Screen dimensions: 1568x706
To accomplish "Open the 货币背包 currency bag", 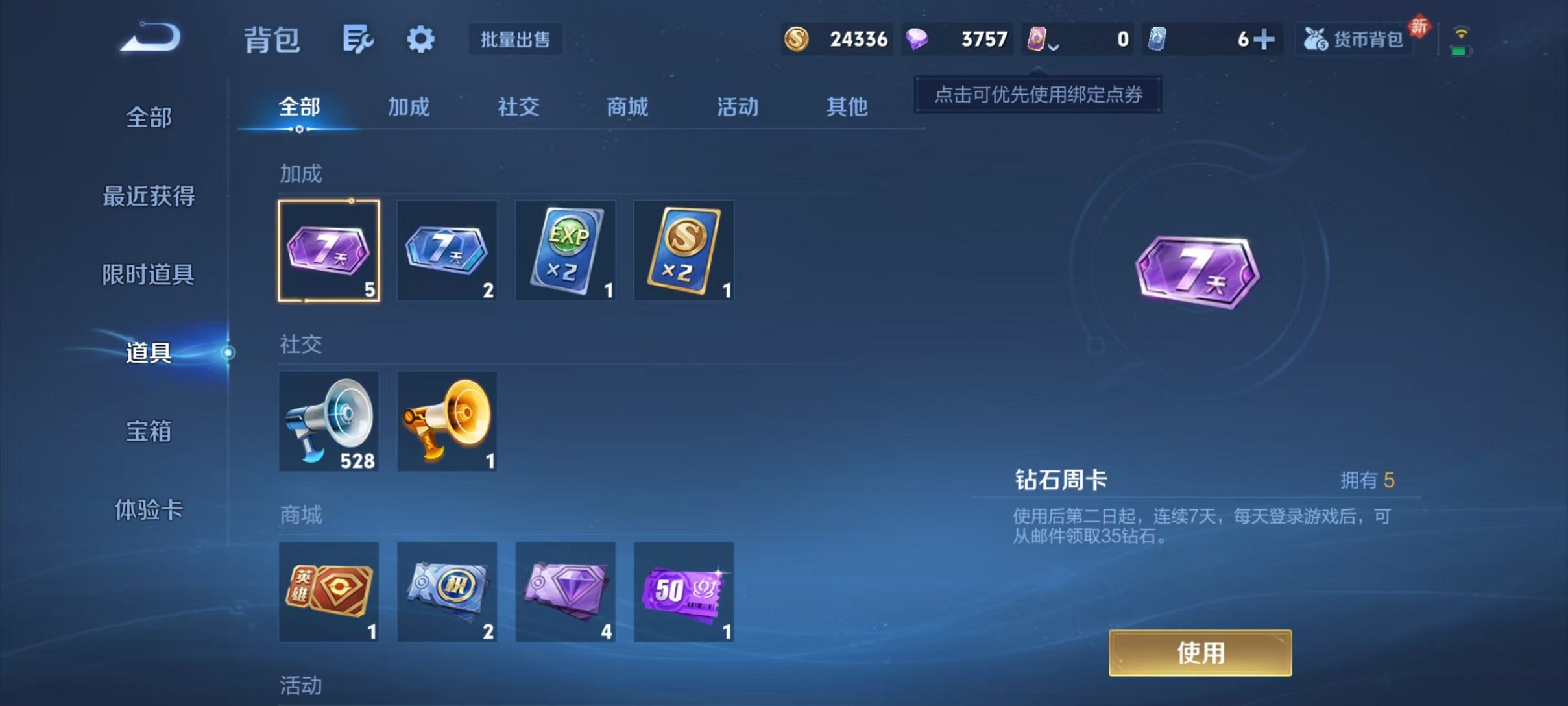I will click(1353, 39).
